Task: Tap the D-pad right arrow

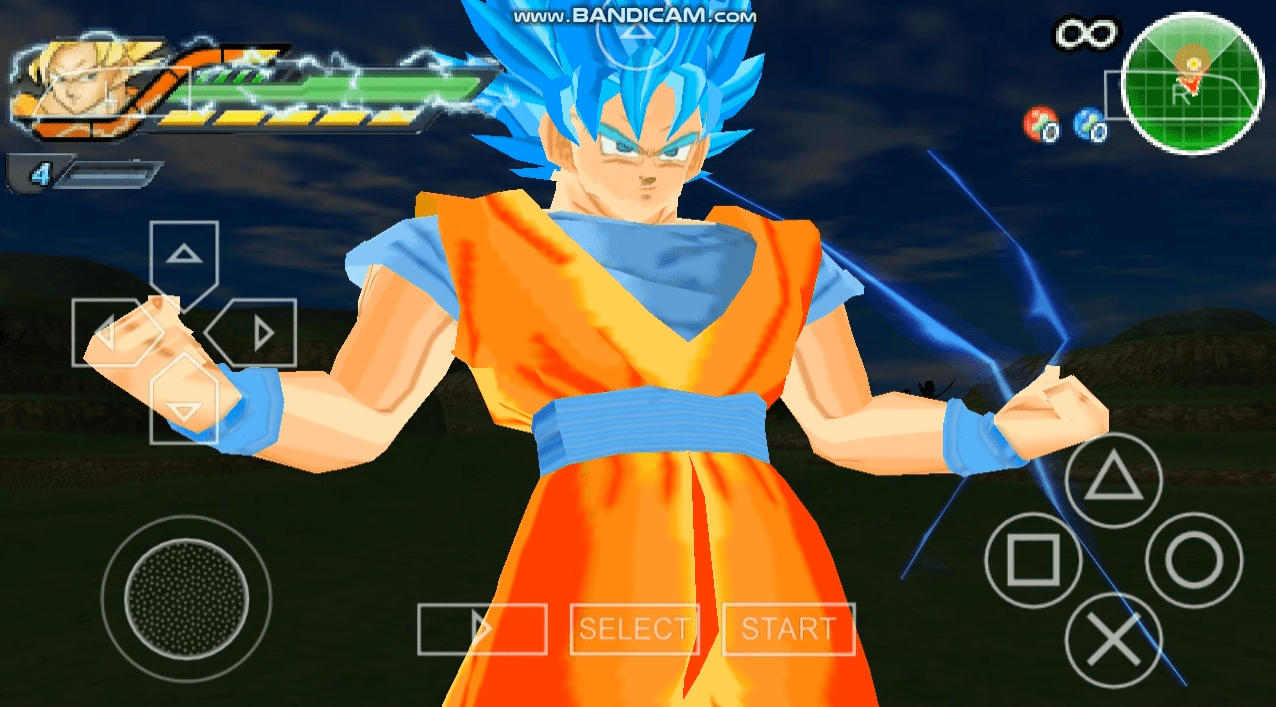Action: (x=260, y=332)
